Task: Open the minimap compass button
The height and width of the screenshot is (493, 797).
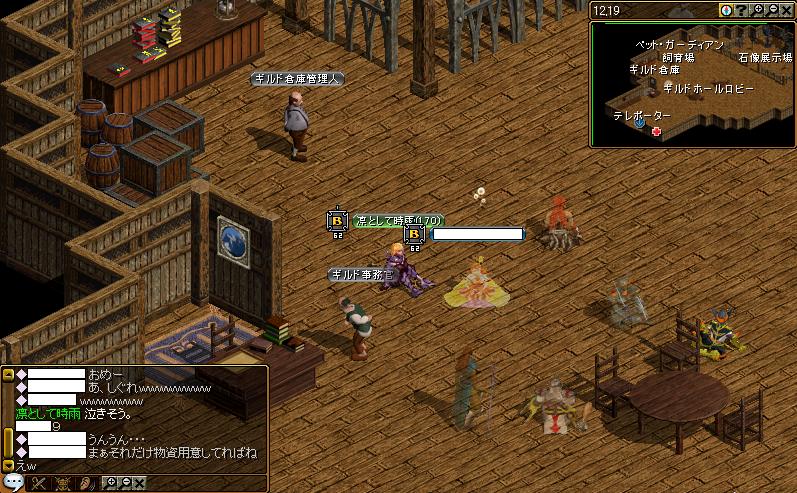Action: point(726,10)
